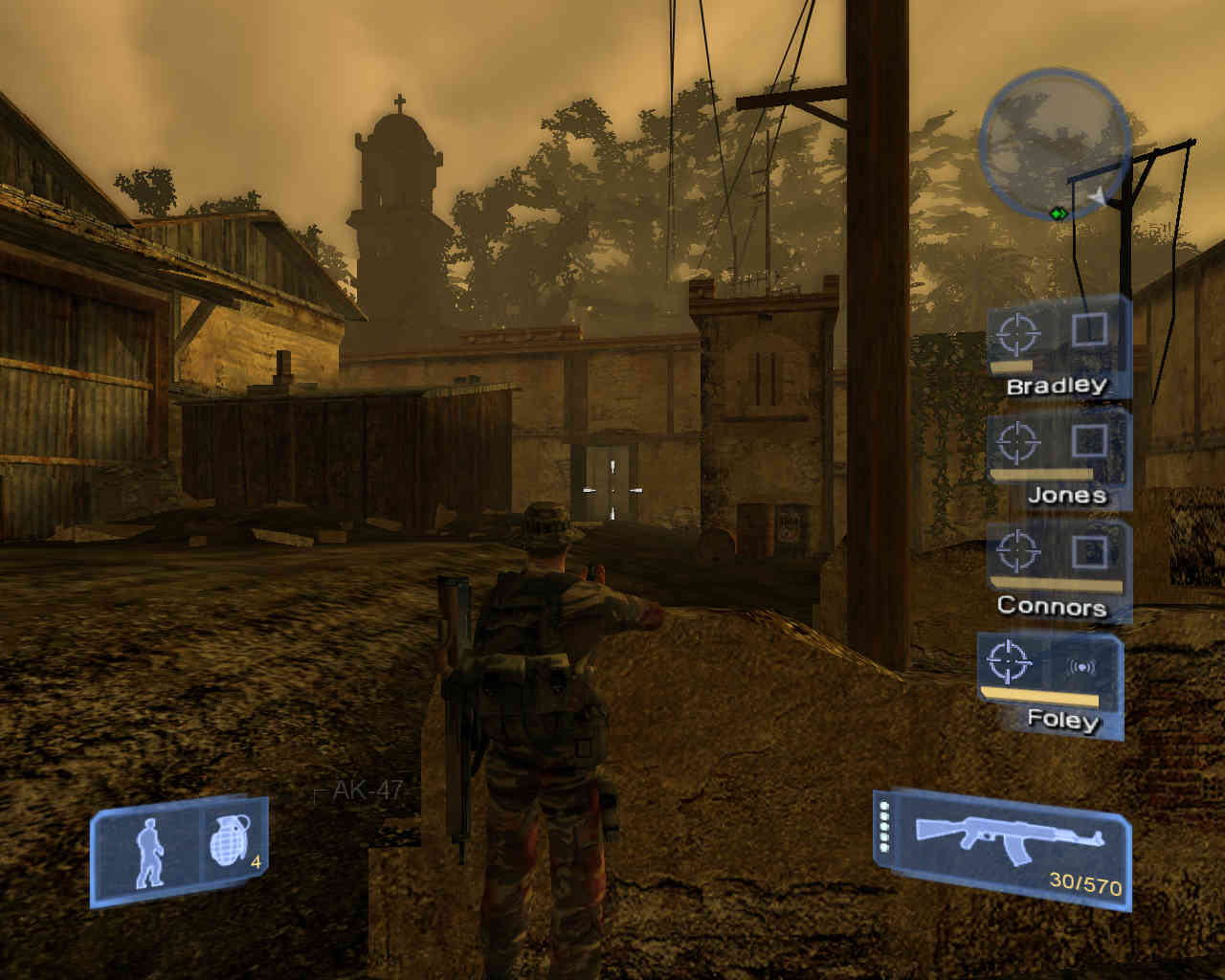Choose squad member Jones
The image size is (1225, 980).
tap(1058, 460)
